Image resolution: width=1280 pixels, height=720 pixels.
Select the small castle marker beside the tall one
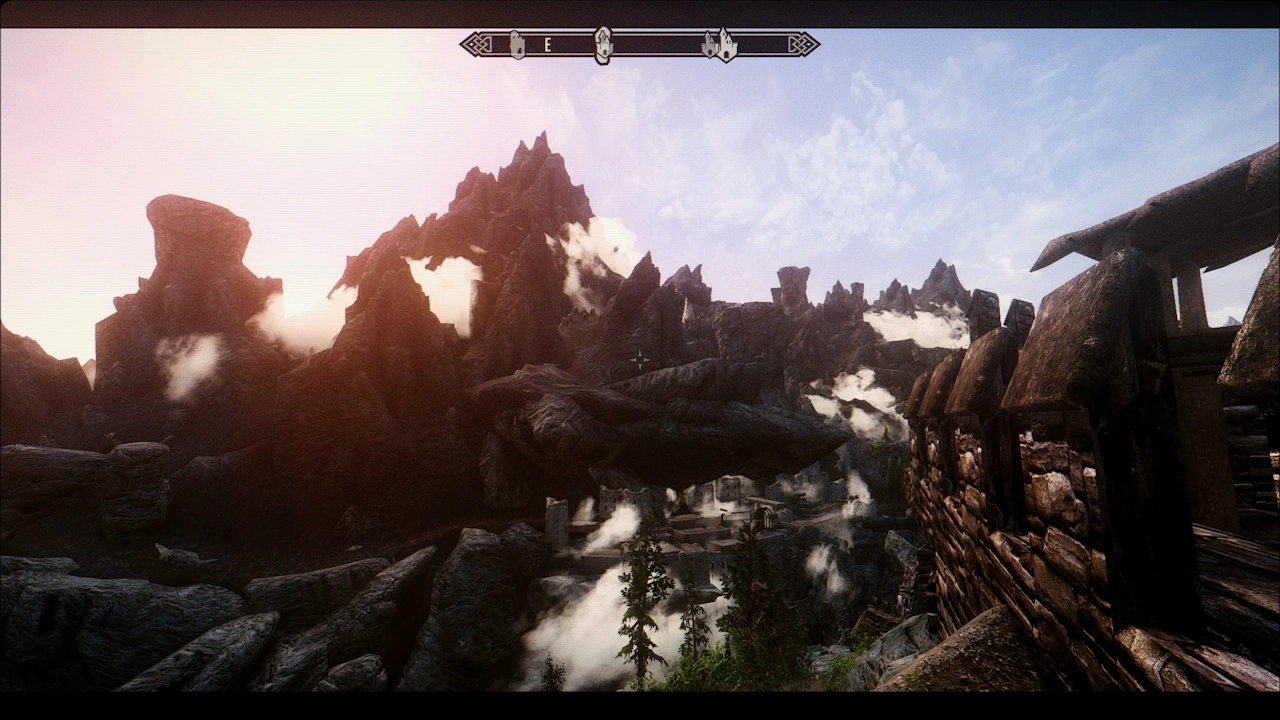[x=710, y=45]
